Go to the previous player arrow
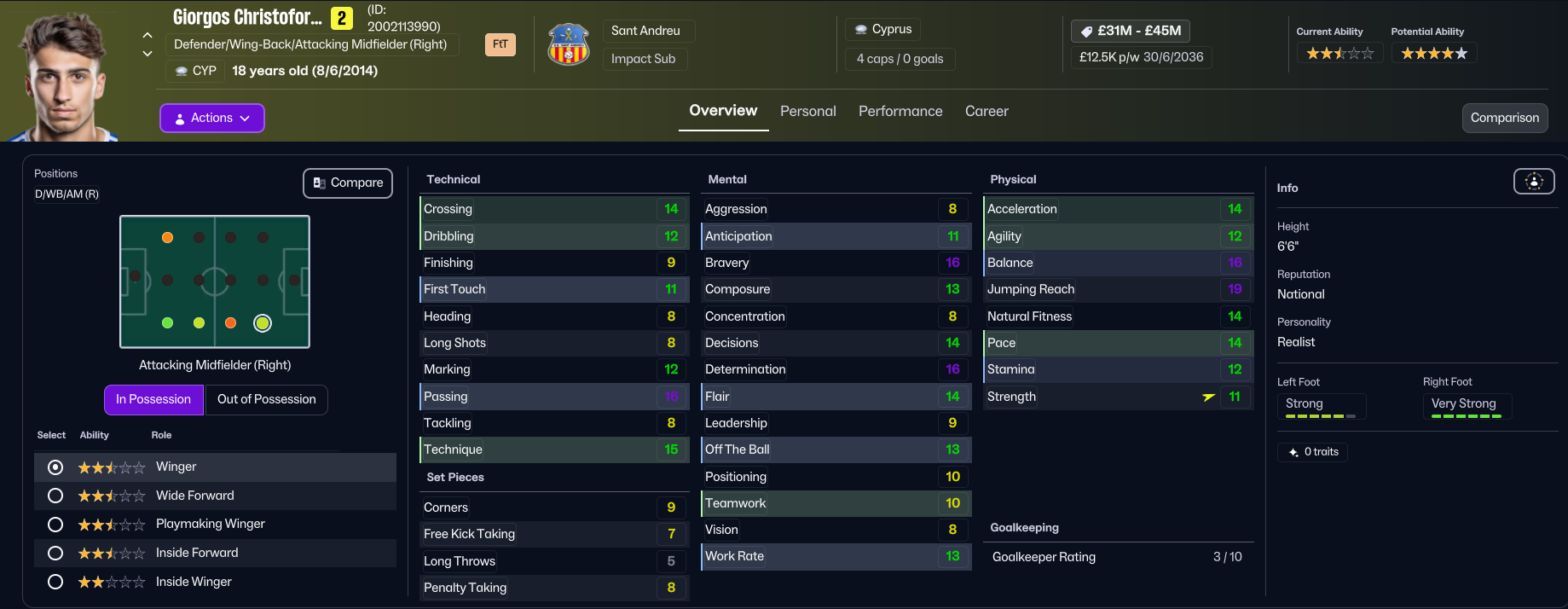Screen dimensions: 1568x609 click(148, 36)
